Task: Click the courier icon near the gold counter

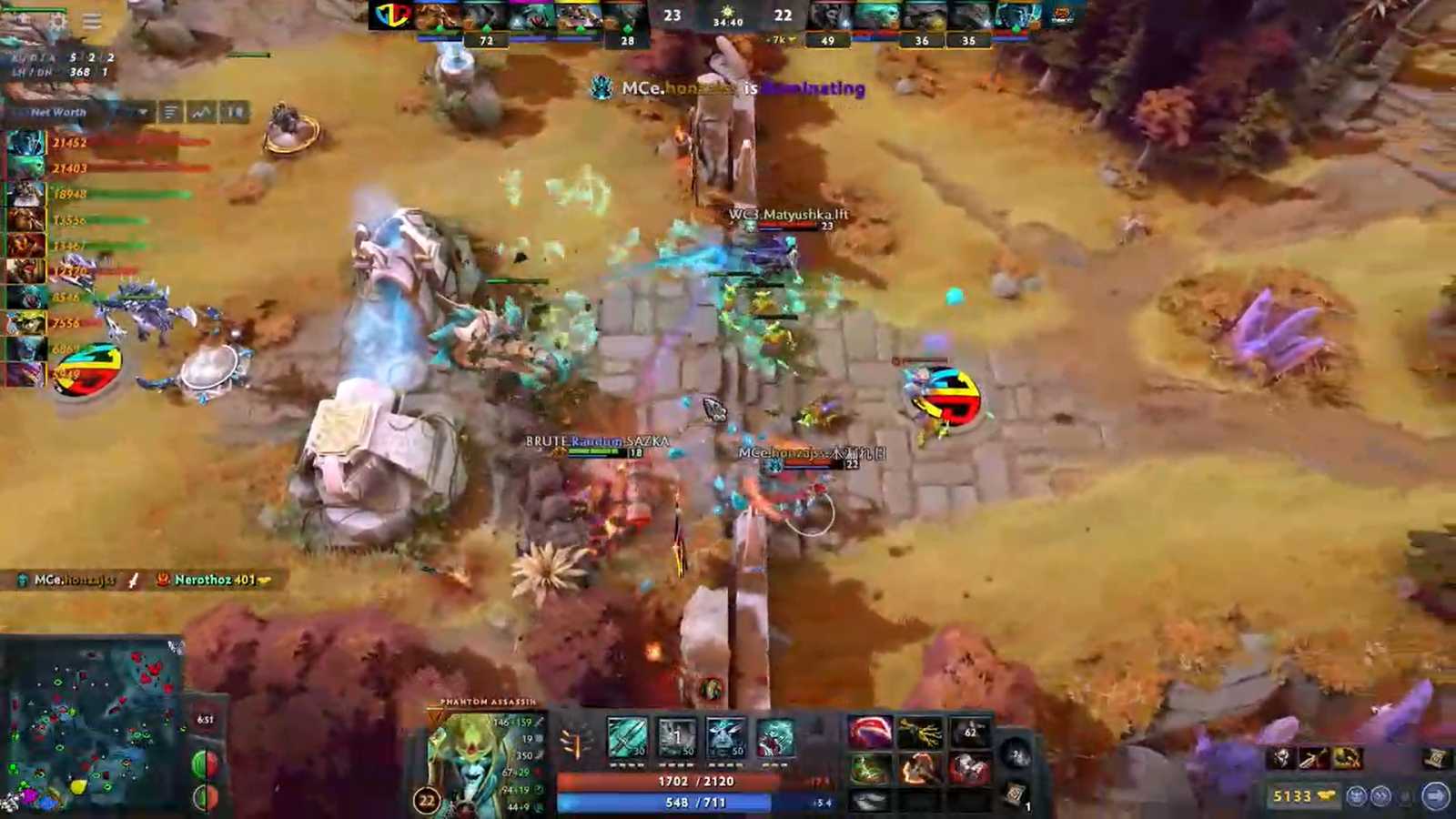Action: [x=1358, y=794]
